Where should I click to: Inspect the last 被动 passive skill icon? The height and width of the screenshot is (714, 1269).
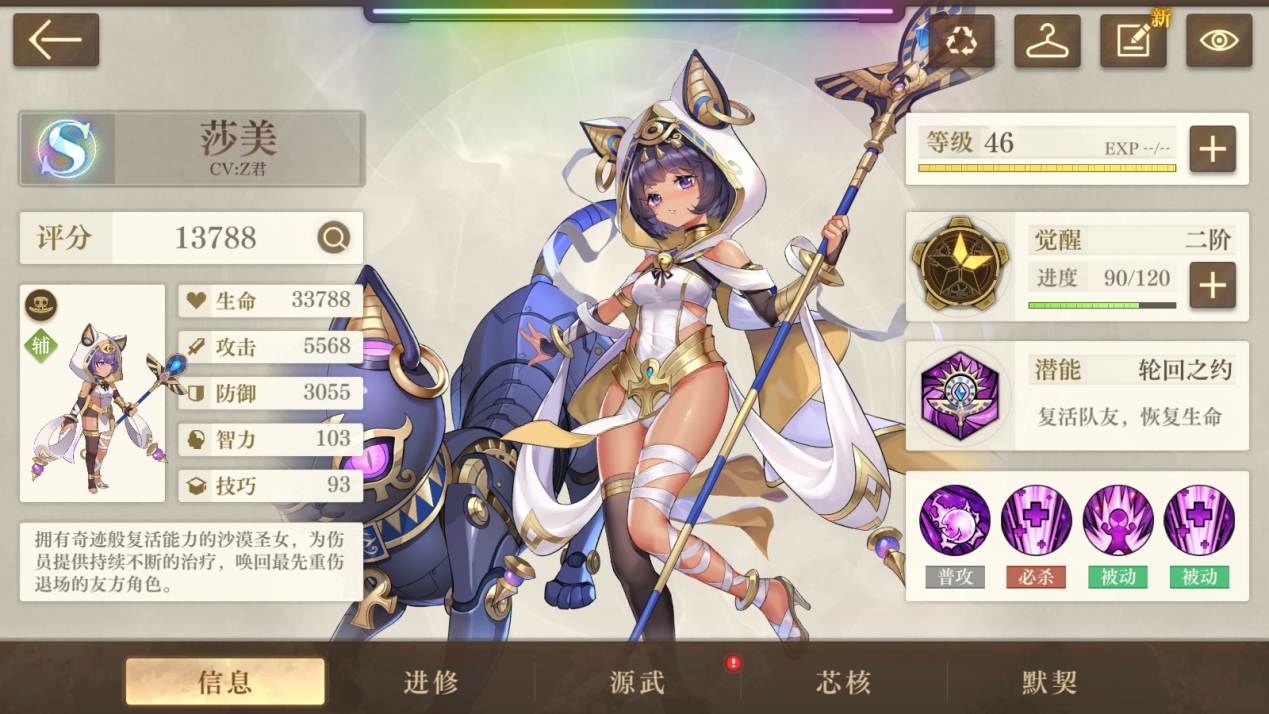(1199, 521)
